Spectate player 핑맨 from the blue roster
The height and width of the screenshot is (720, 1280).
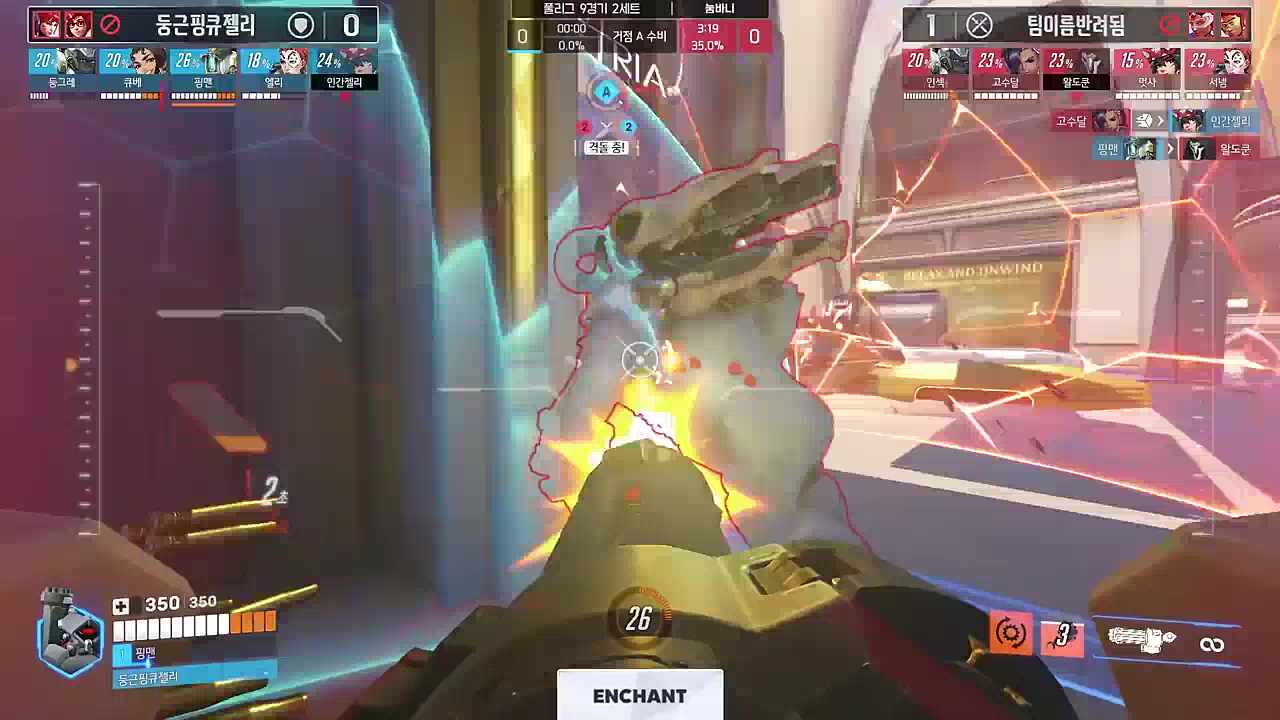point(203,69)
